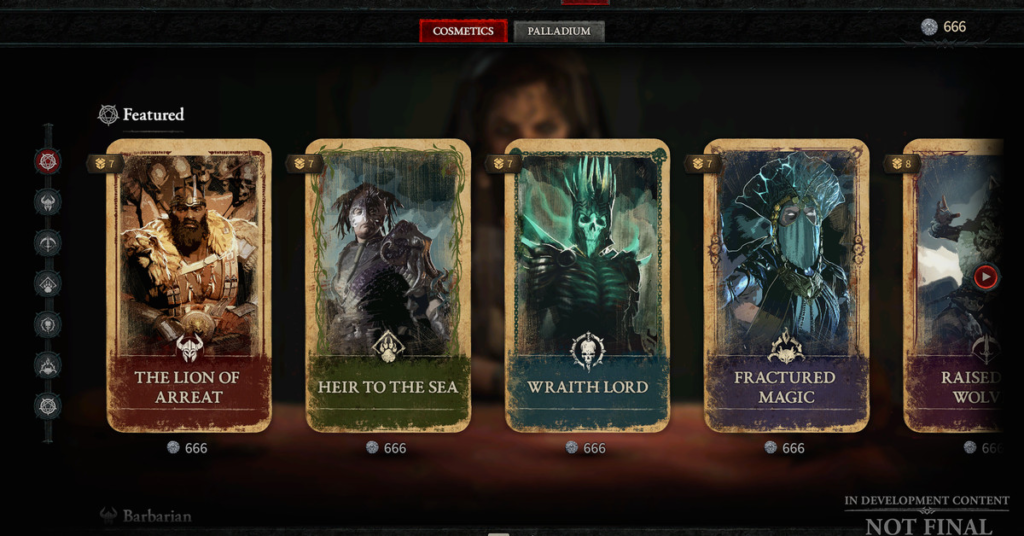Open the bow icon class category
The width and height of the screenshot is (1024, 536).
(47, 243)
